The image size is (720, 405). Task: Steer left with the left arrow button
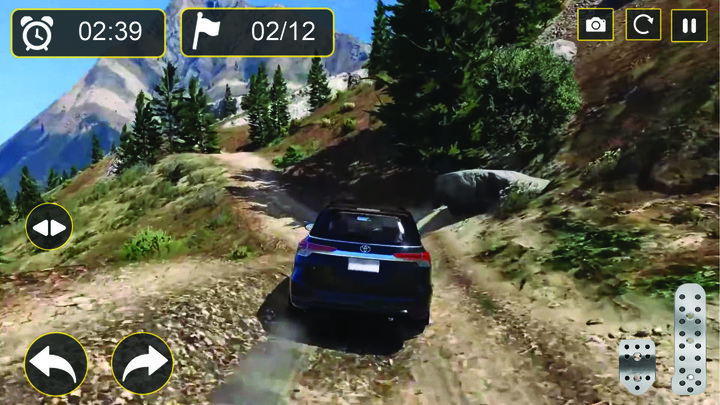click(x=56, y=363)
